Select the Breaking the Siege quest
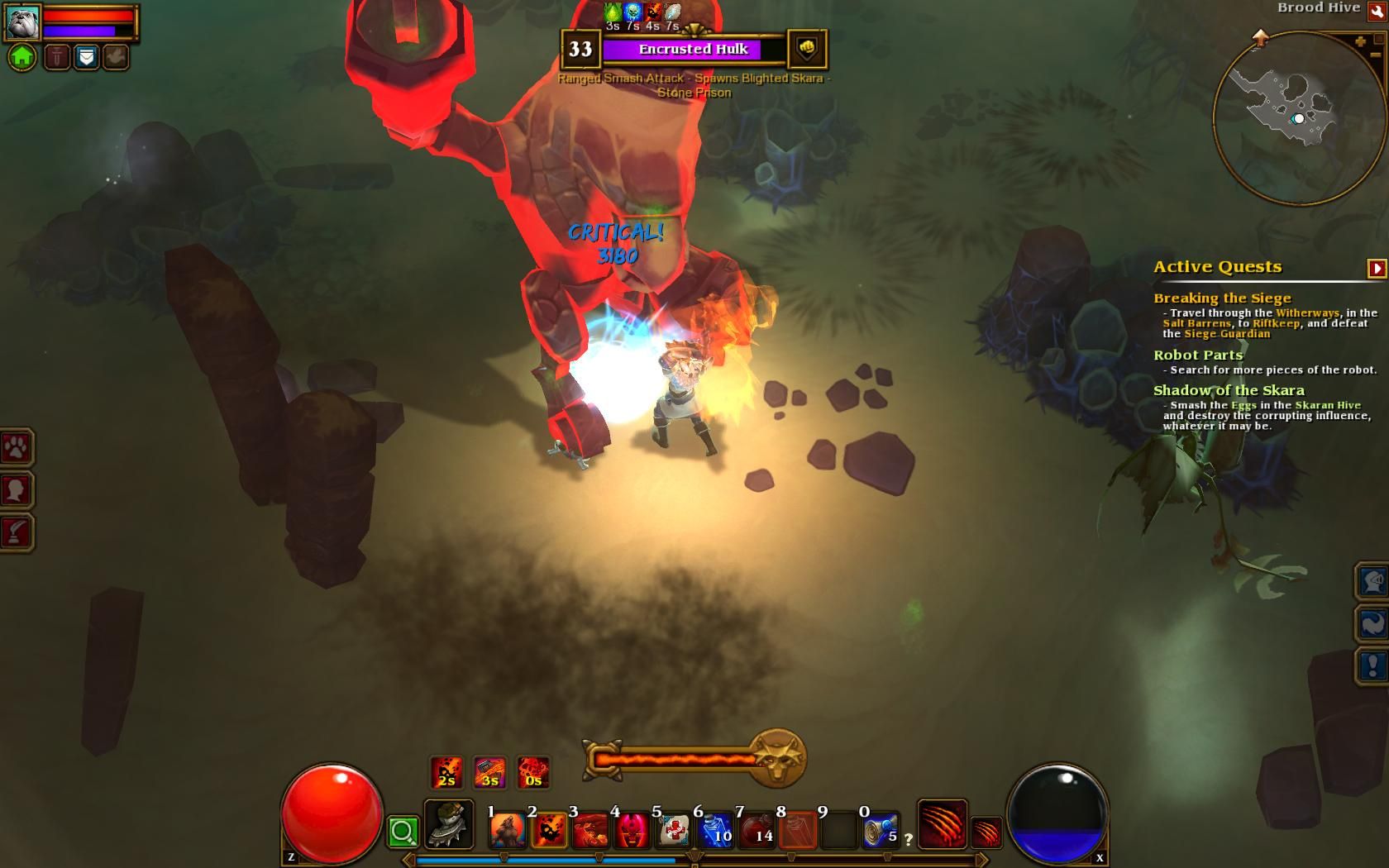1389x868 pixels. 1221,298
